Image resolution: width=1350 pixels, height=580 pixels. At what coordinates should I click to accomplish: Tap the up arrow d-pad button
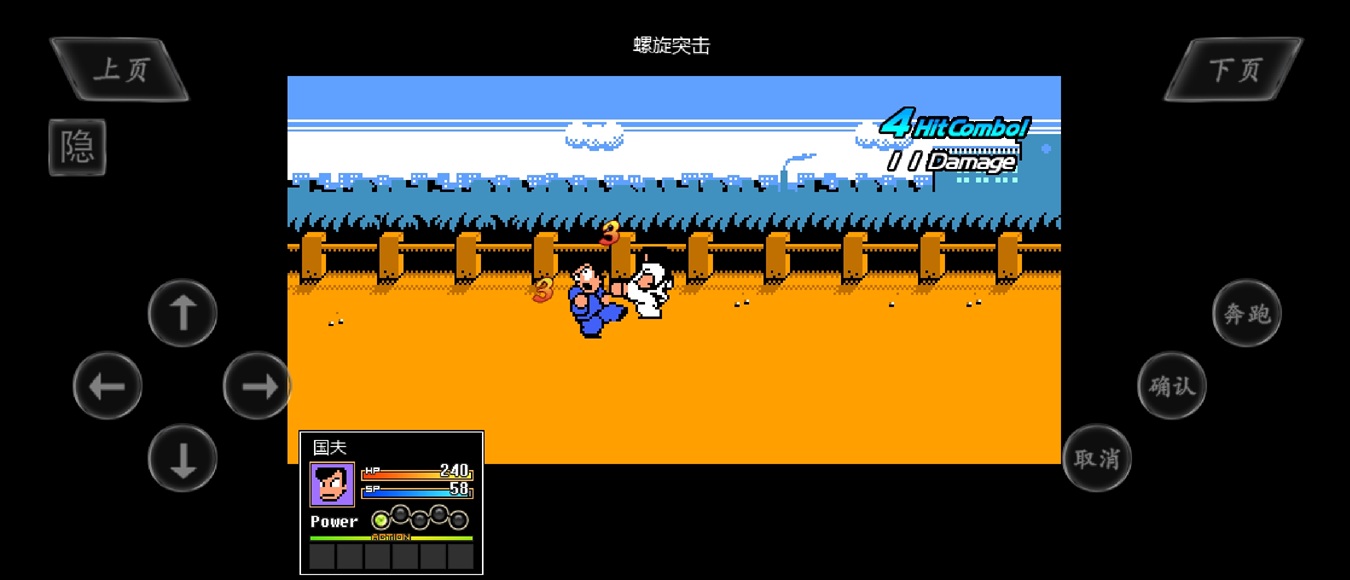182,313
